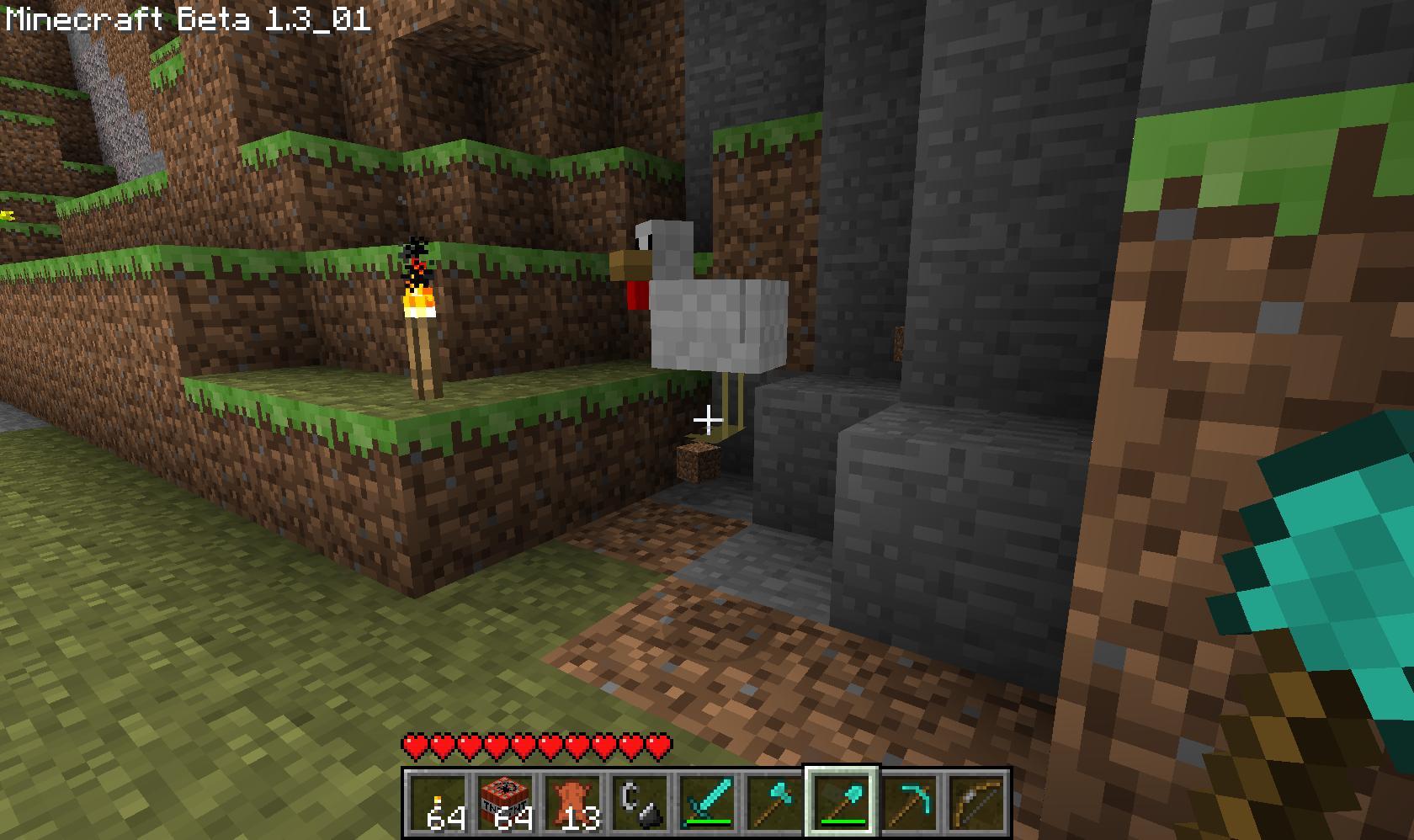Select the diamond pickaxe hotbar slot

click(x=909, y=803)
